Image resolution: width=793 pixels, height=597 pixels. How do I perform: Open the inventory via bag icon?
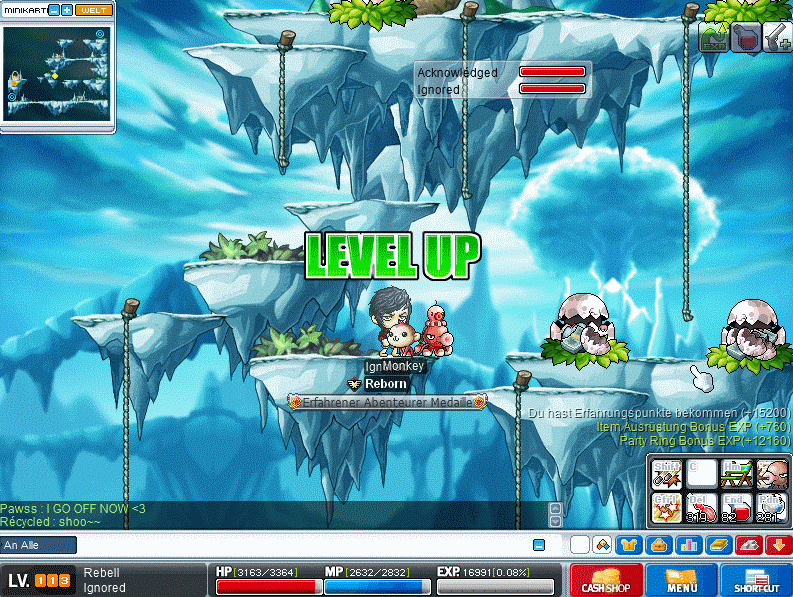[660, 545]
